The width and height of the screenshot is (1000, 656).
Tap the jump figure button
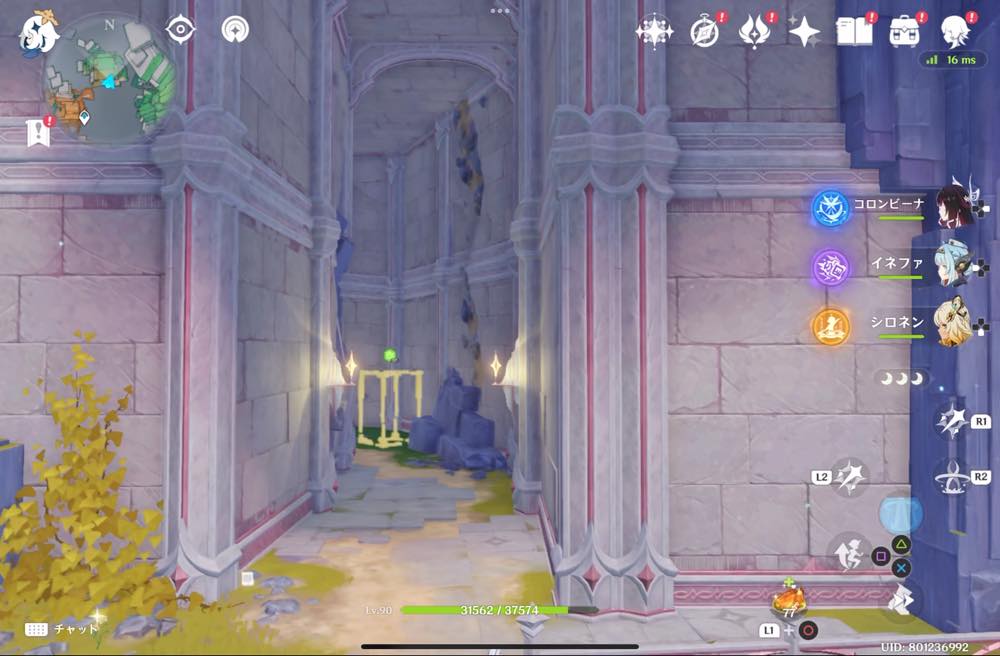[848, 553]
